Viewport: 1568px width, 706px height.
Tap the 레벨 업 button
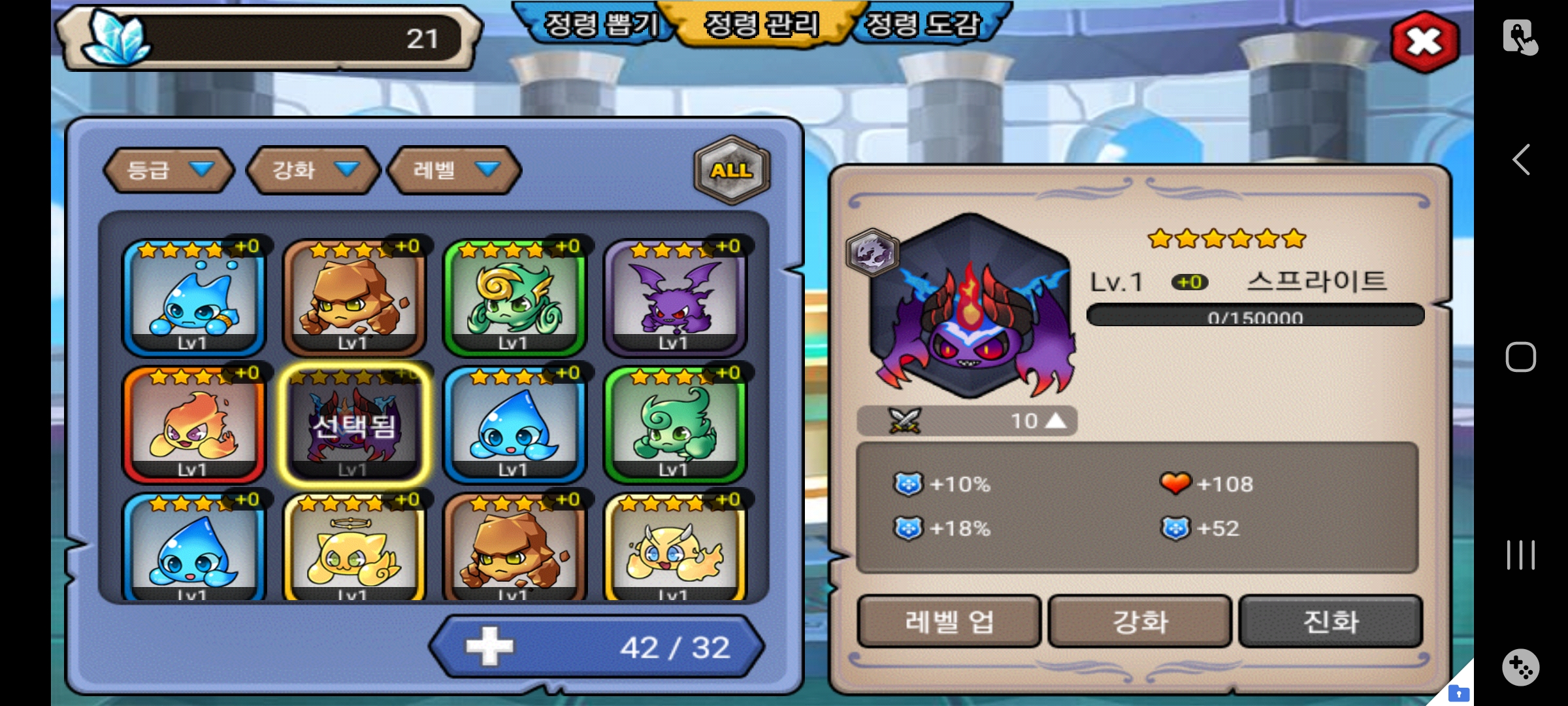949,621
